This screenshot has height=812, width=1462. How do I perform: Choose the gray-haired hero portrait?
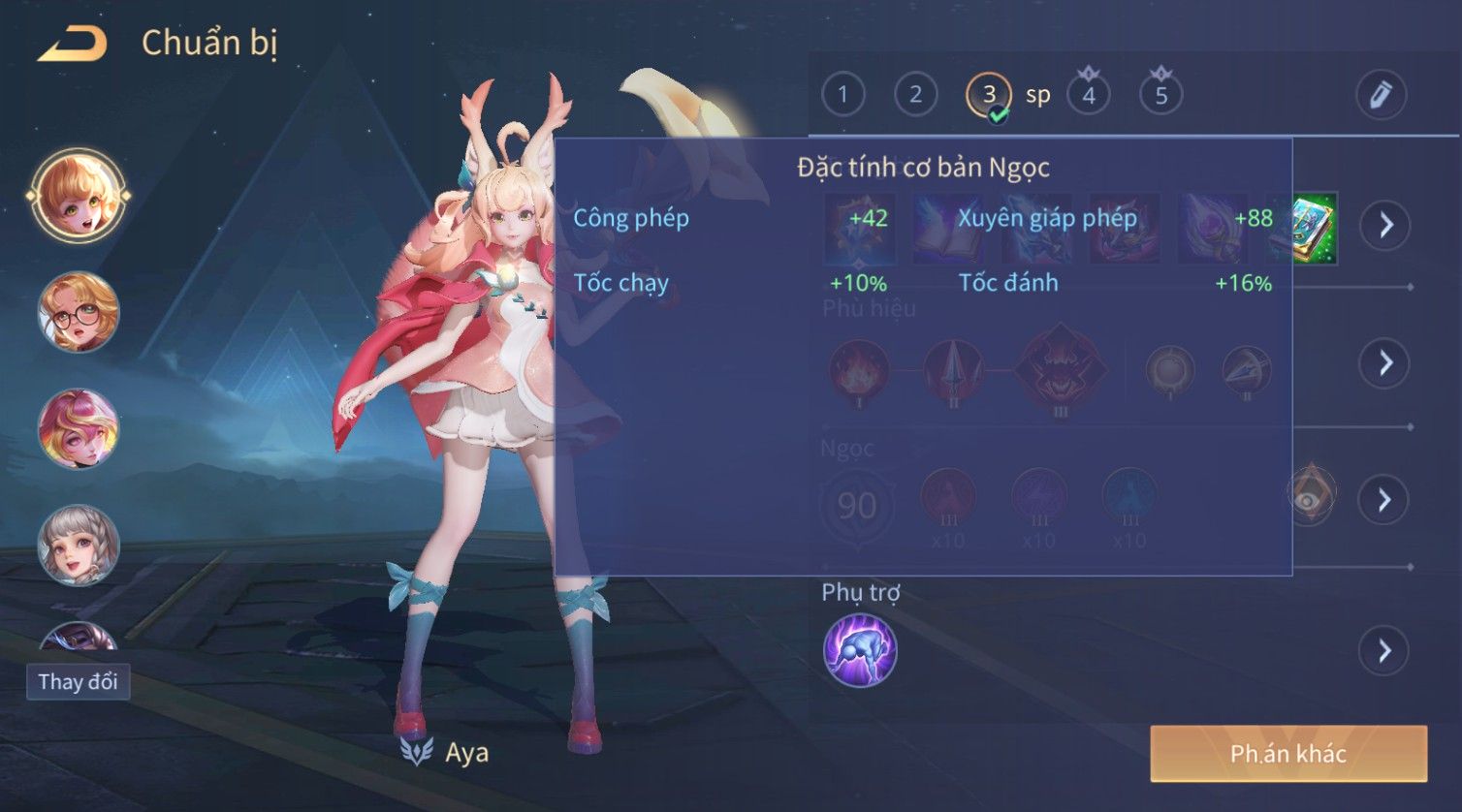point(79,546)
